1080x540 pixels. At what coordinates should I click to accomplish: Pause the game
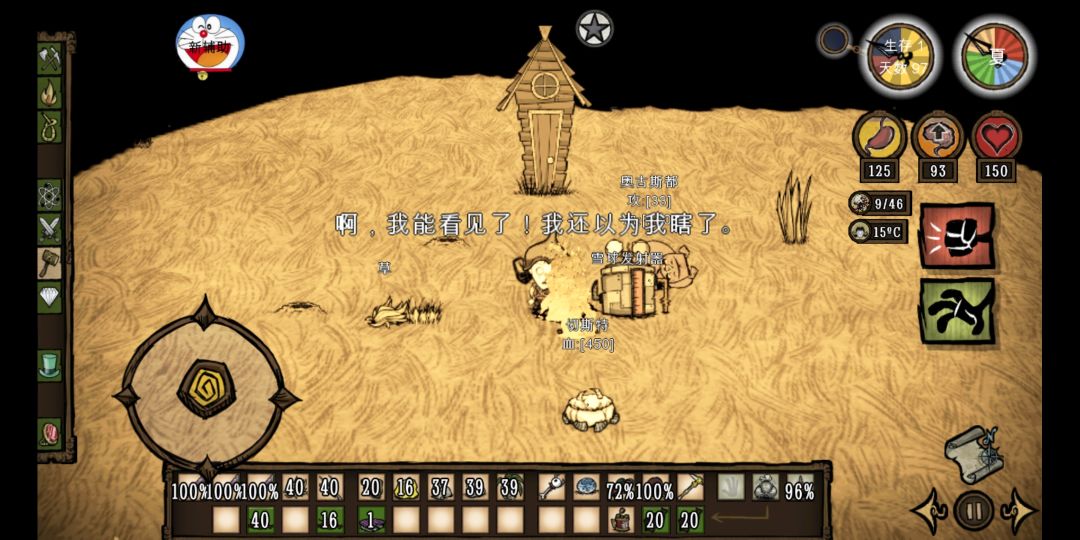click(973, 511)
